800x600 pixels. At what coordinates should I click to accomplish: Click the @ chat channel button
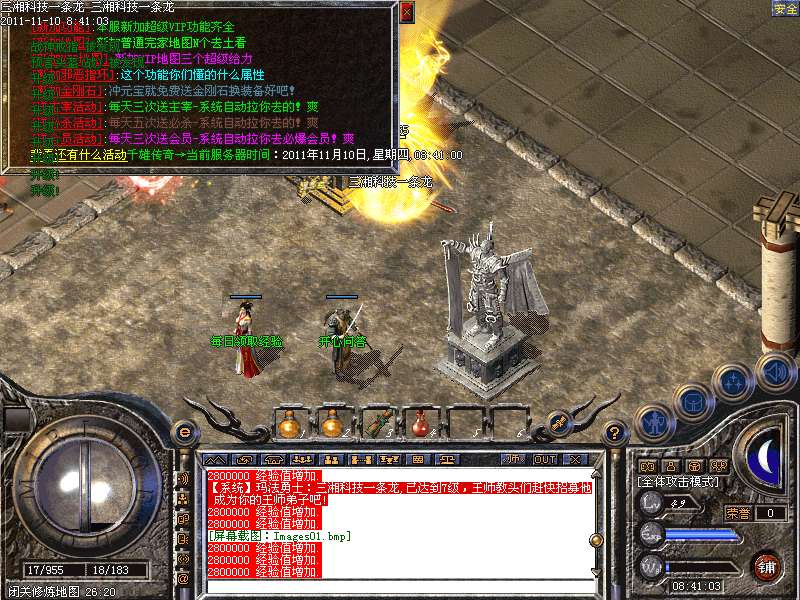pyautogui.click(x=183, y=577)
